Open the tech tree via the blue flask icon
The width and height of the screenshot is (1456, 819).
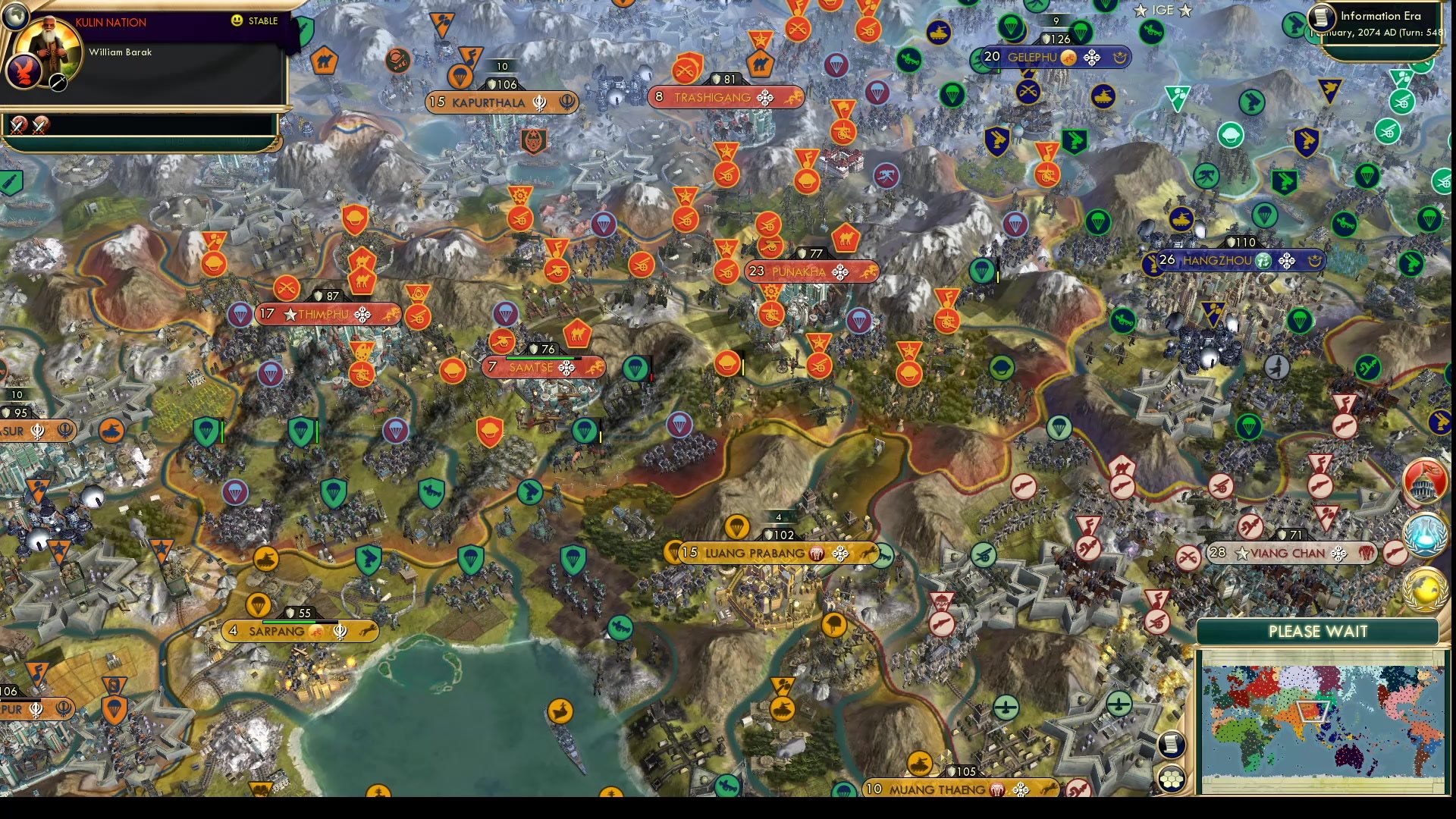[1426, 532]
